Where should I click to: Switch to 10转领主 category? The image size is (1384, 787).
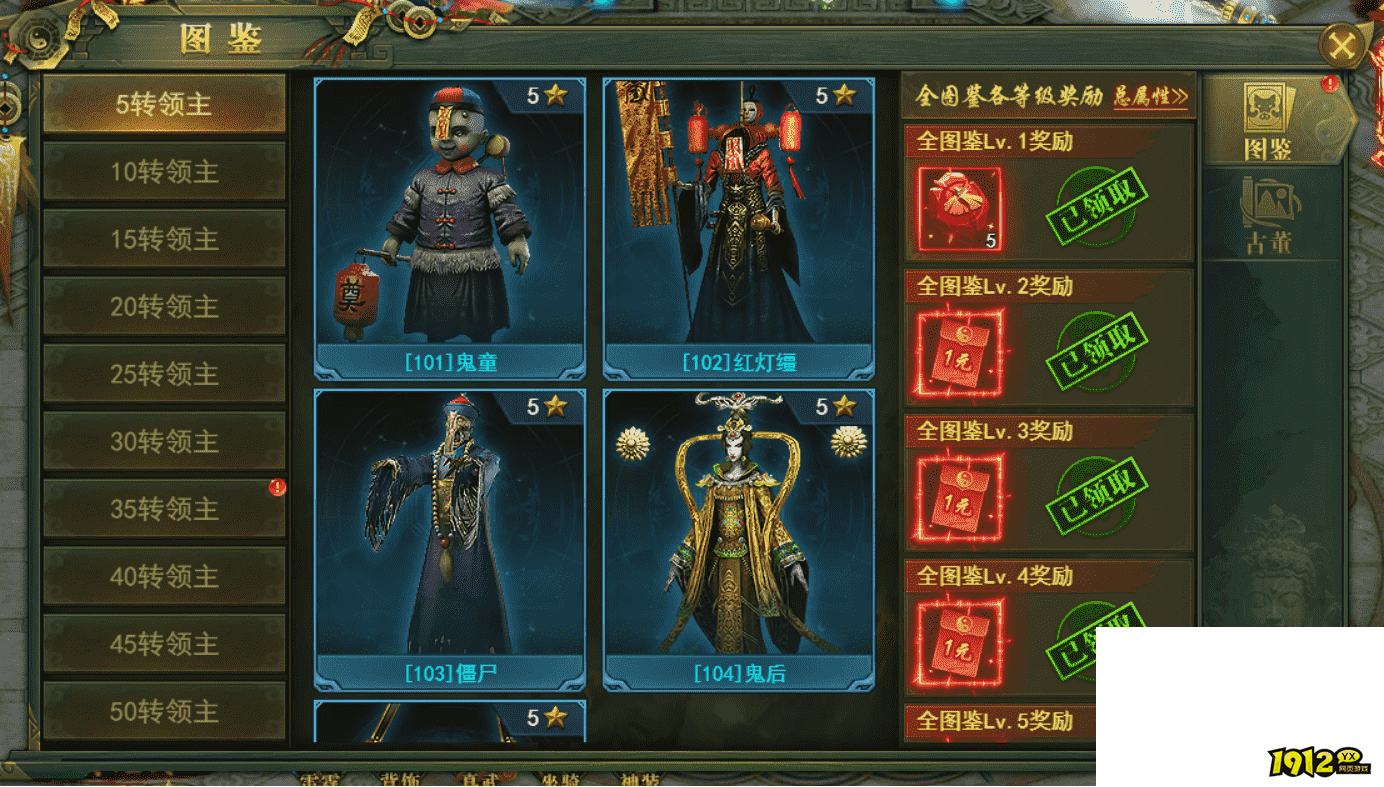pyautogui.click(x=164, y=172)
